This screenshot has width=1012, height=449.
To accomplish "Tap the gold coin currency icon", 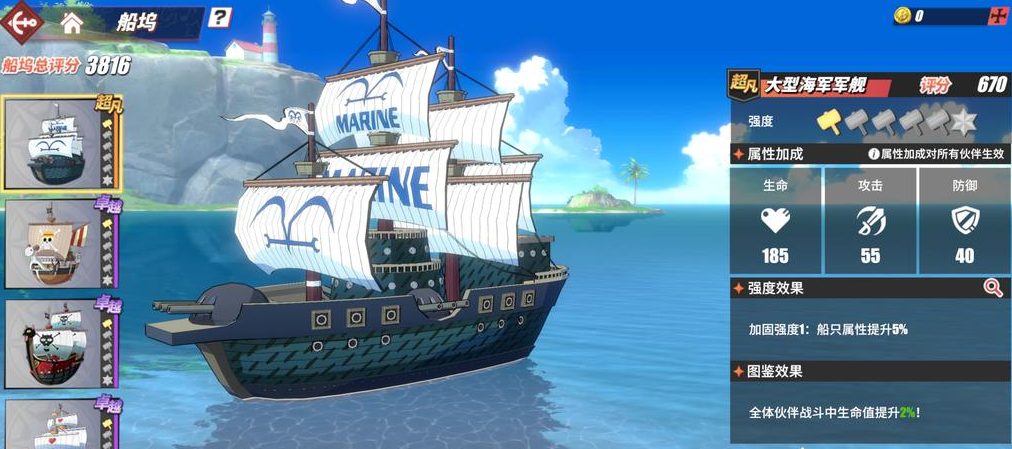I will point(902,16).
